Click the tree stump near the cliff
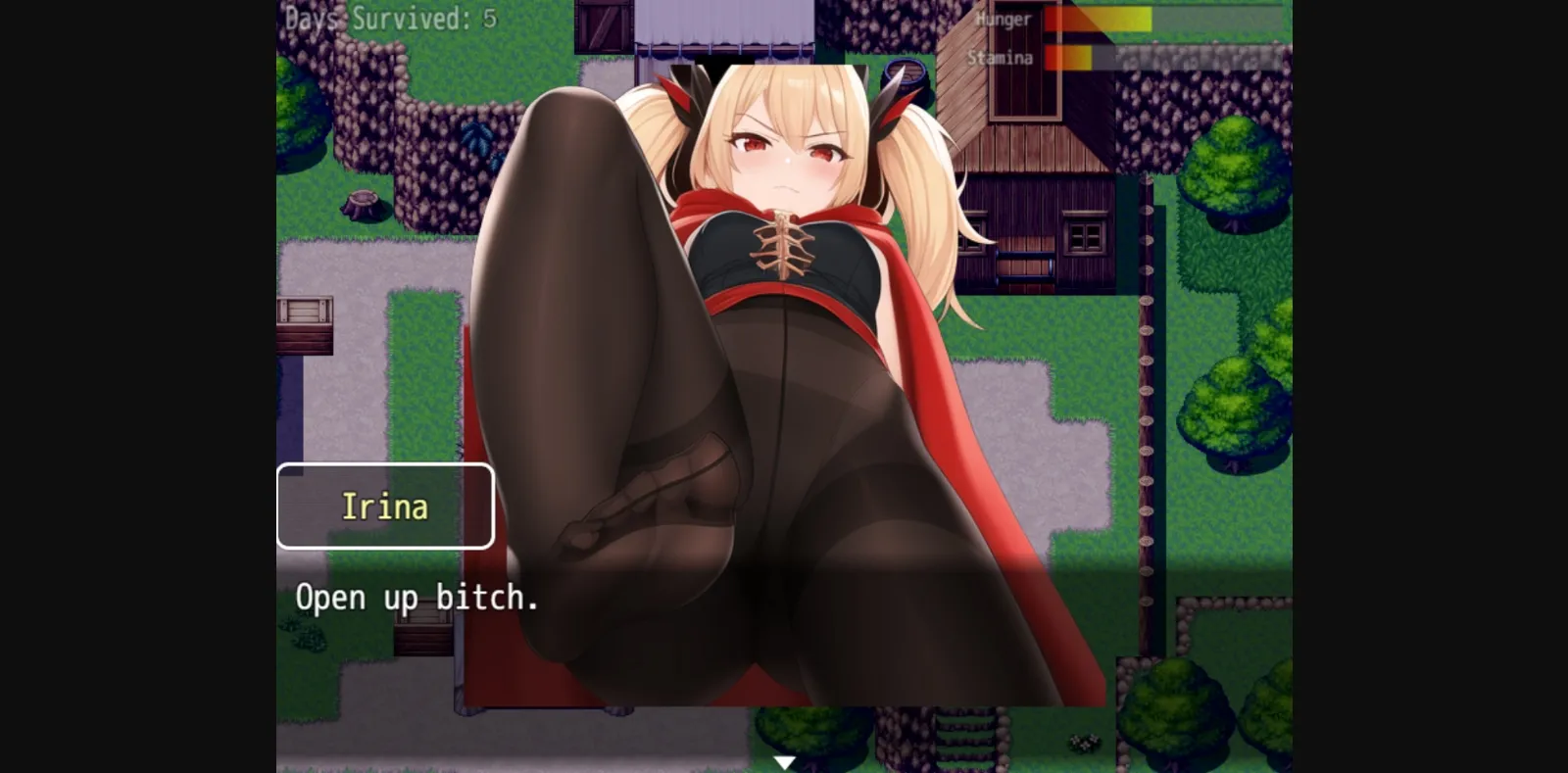Screen dimensions: 1568x773 364,201
